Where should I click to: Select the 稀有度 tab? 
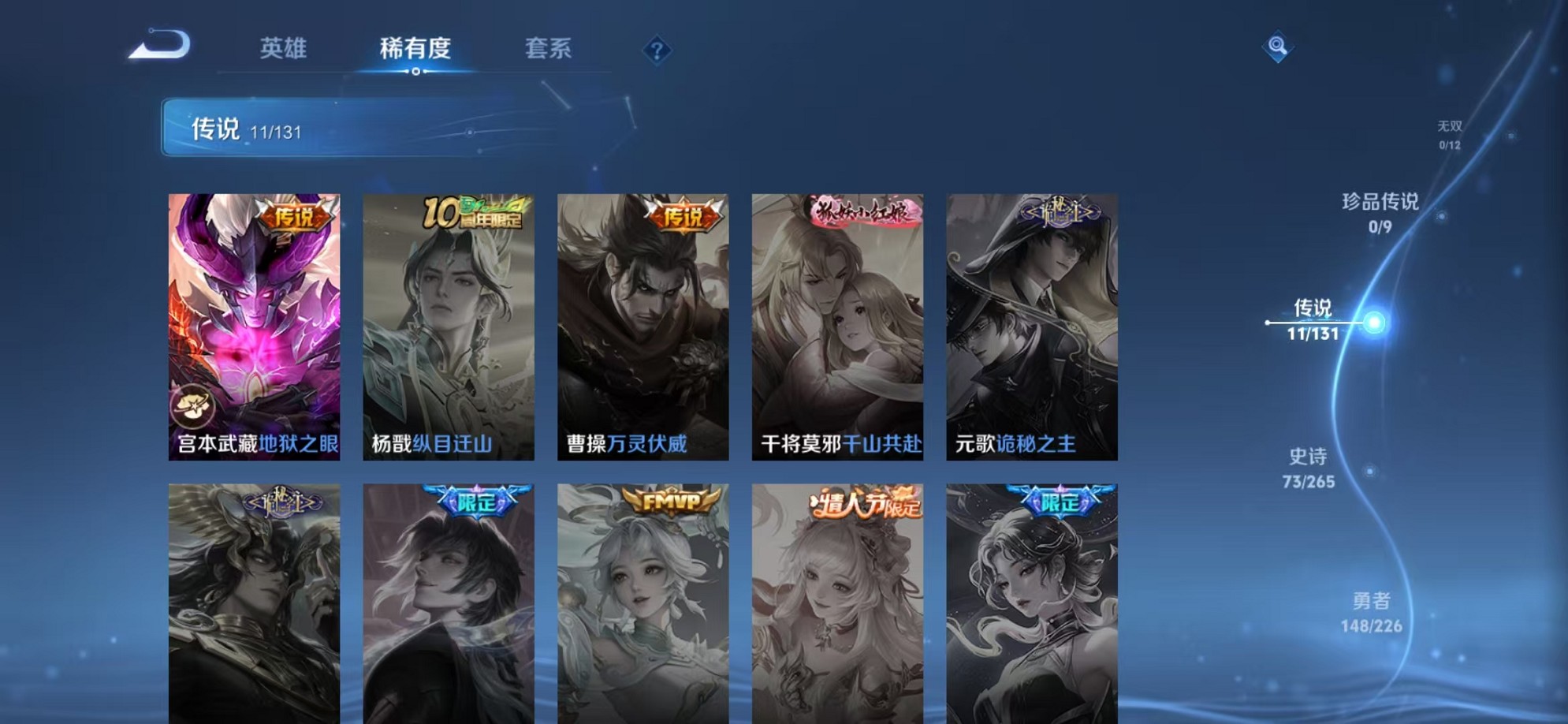(x=416, y=49)
